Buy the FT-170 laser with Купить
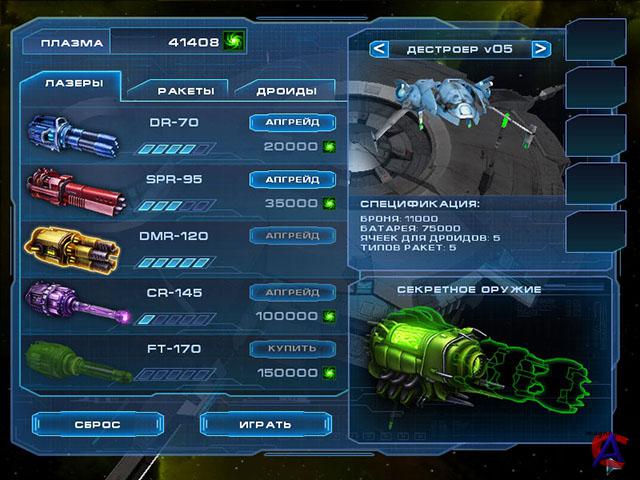Image resolution: width=640 pixels, height=480 pixels. 292,349
